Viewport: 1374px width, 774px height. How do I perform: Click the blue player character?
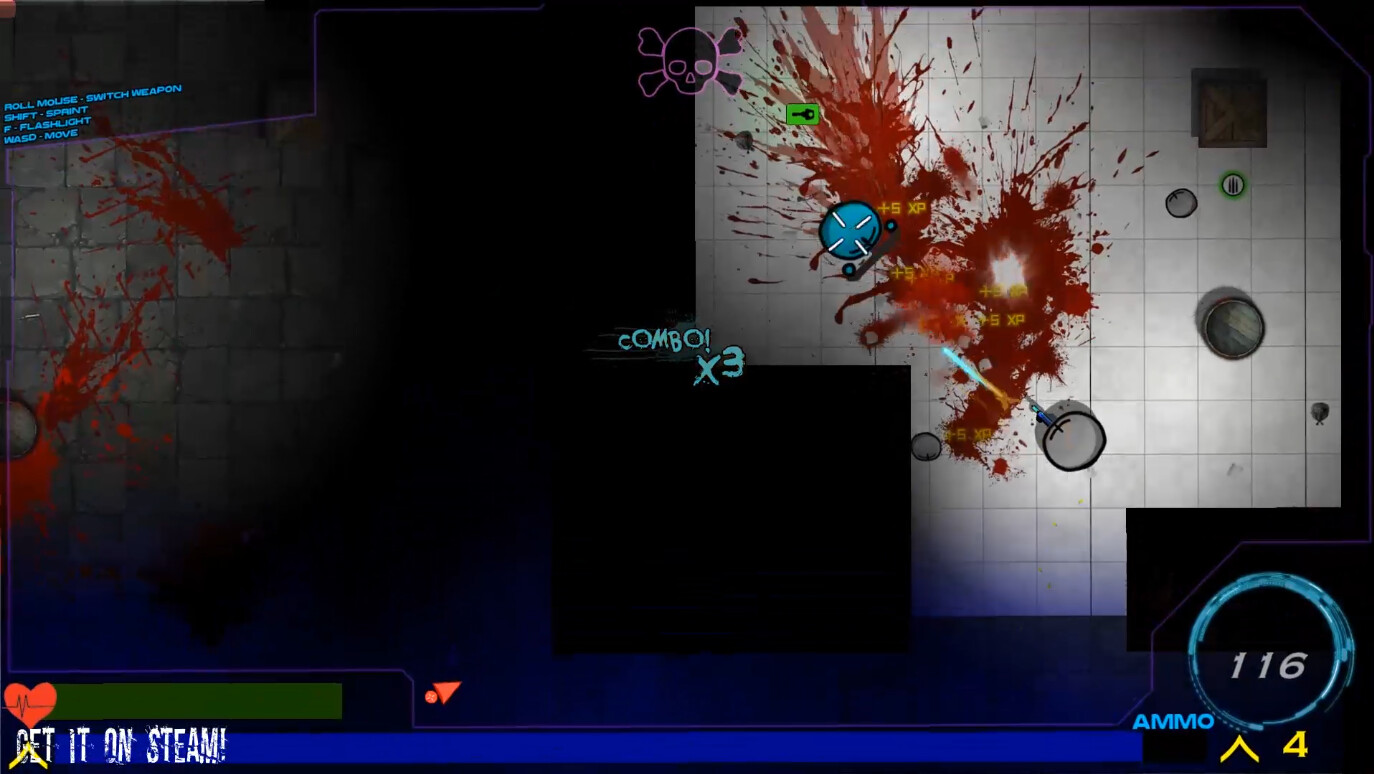click(851, 231)
